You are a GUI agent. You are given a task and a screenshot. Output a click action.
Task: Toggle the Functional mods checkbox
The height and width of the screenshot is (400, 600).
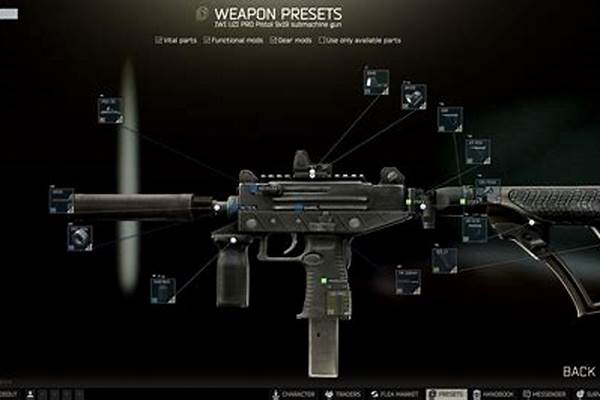pos(206,40)
